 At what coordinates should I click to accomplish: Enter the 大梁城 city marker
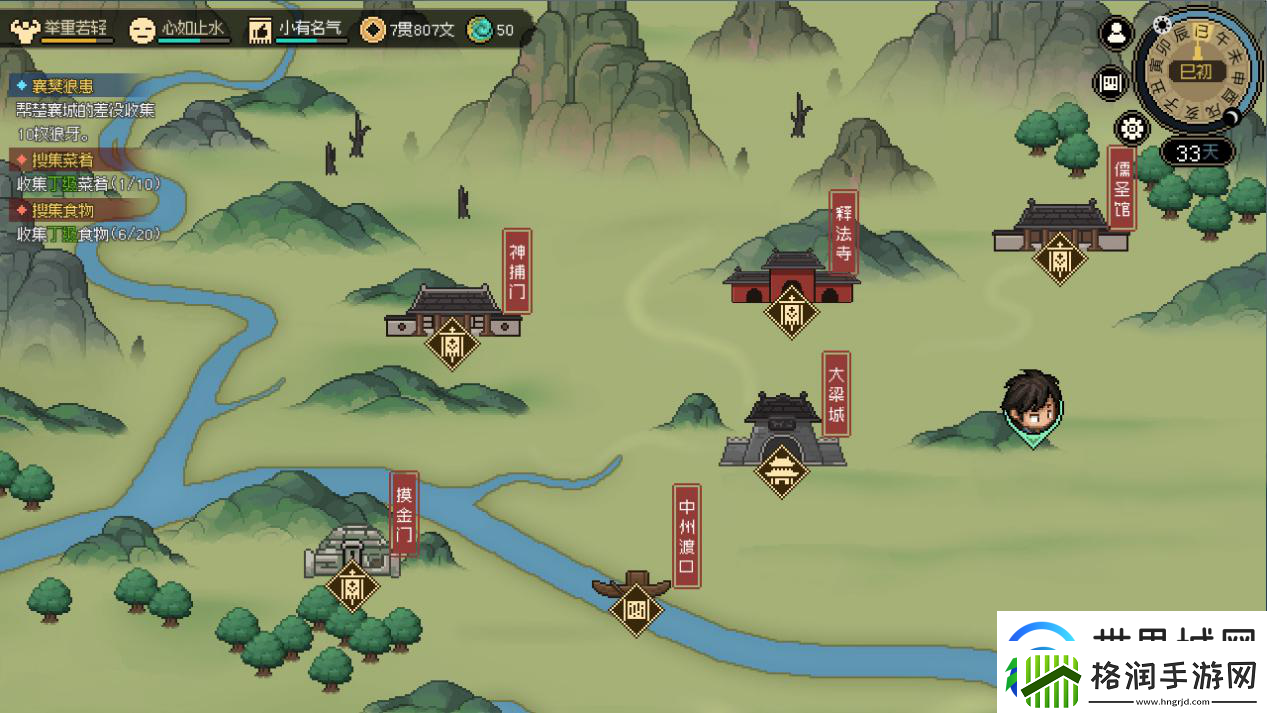point(781,470)
